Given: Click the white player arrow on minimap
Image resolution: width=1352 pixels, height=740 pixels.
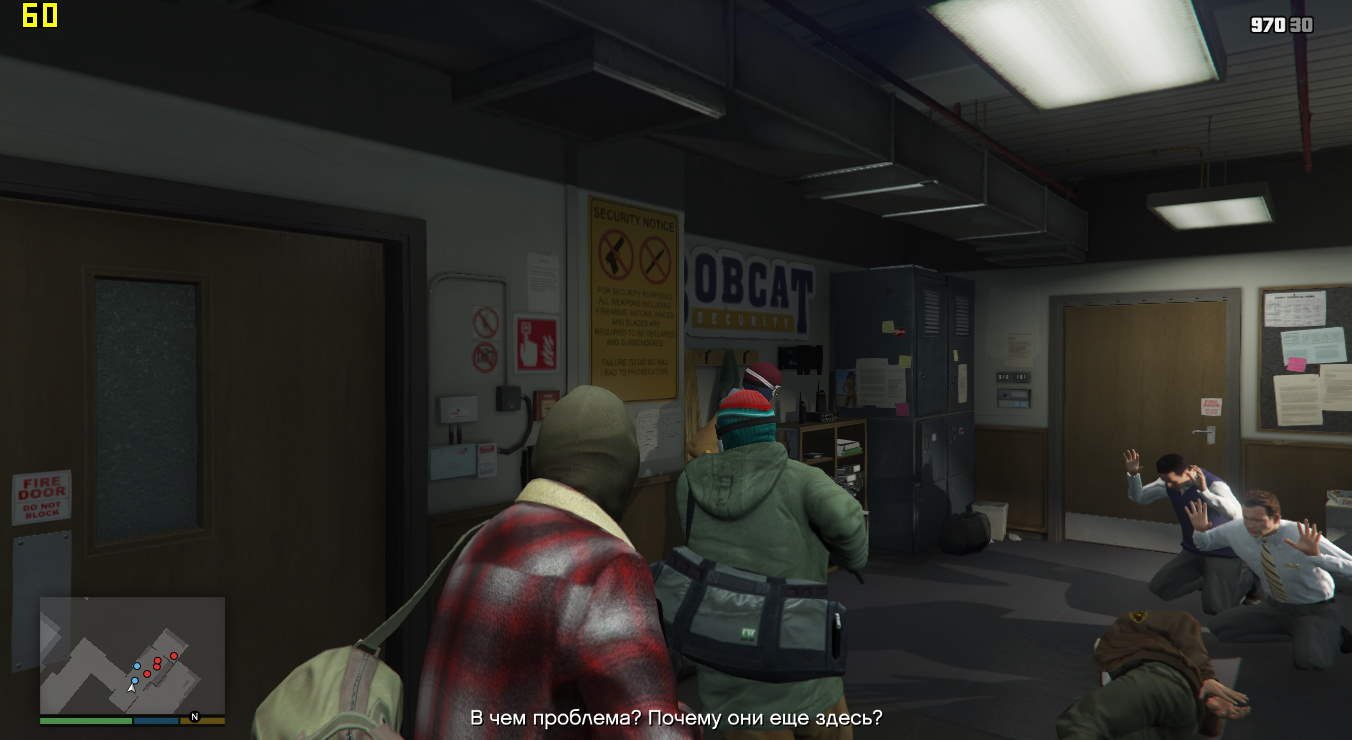Looking at the screenshot, I should tap(131, 688).
